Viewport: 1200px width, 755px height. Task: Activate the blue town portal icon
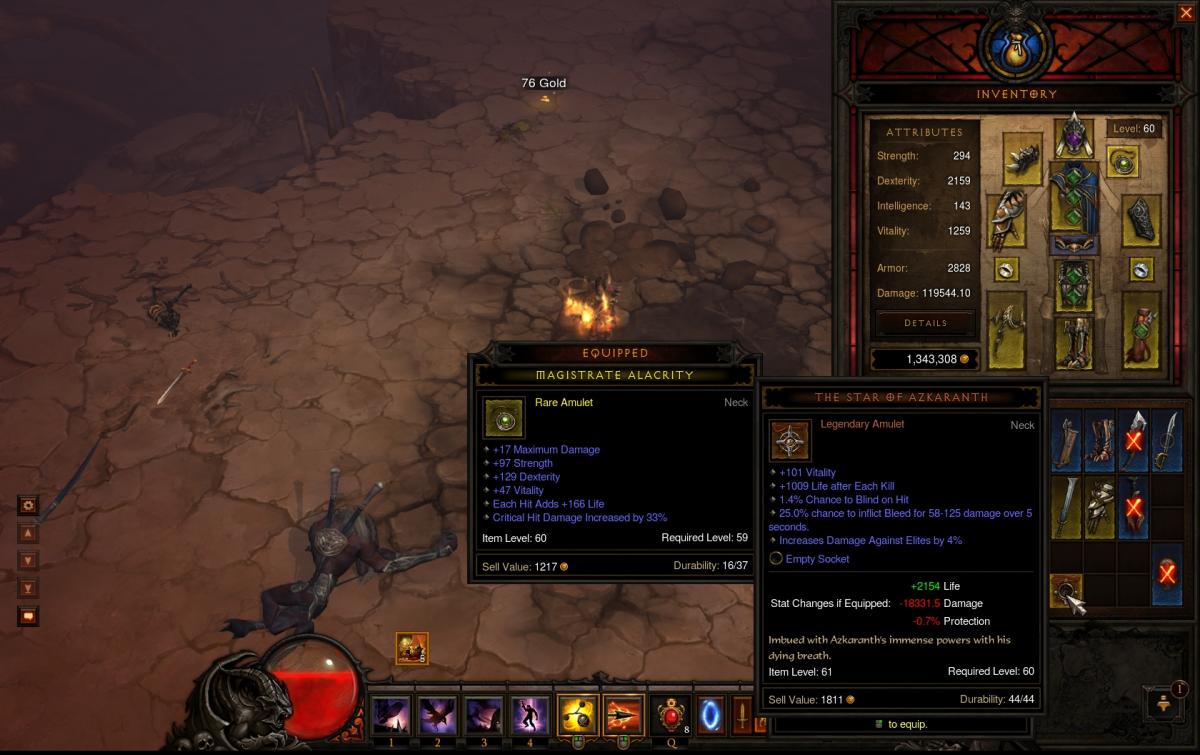(x=710, y=716)
